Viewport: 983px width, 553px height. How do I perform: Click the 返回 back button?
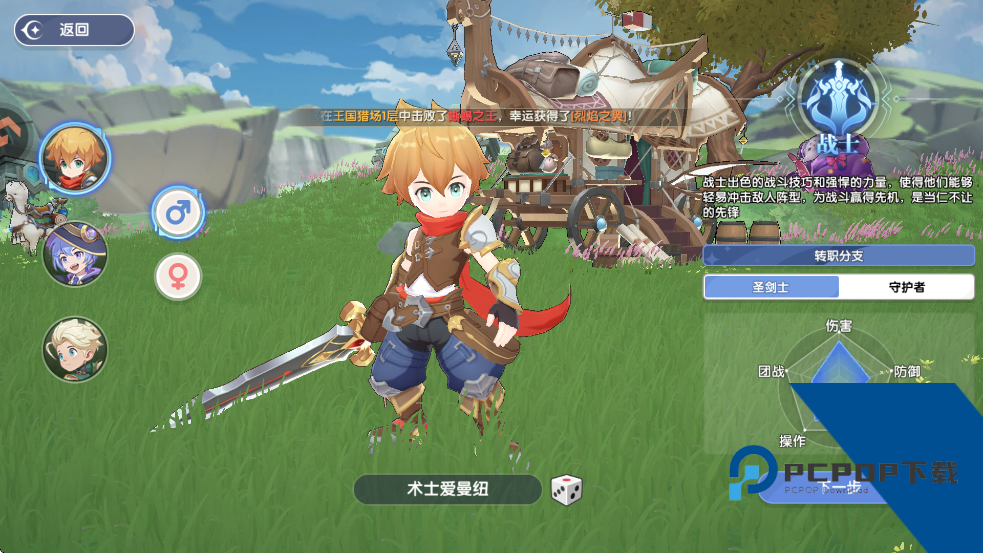(x=73, y=30)
